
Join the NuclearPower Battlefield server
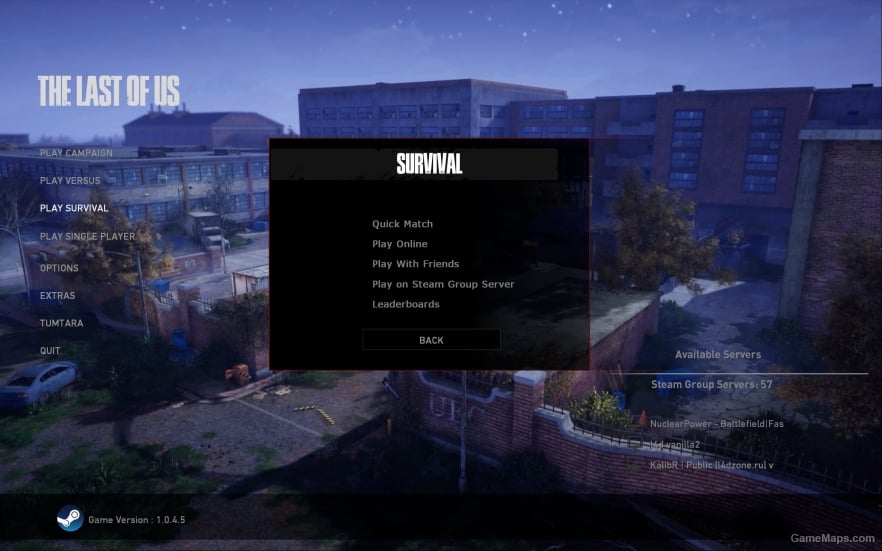[x=717, y=423]
